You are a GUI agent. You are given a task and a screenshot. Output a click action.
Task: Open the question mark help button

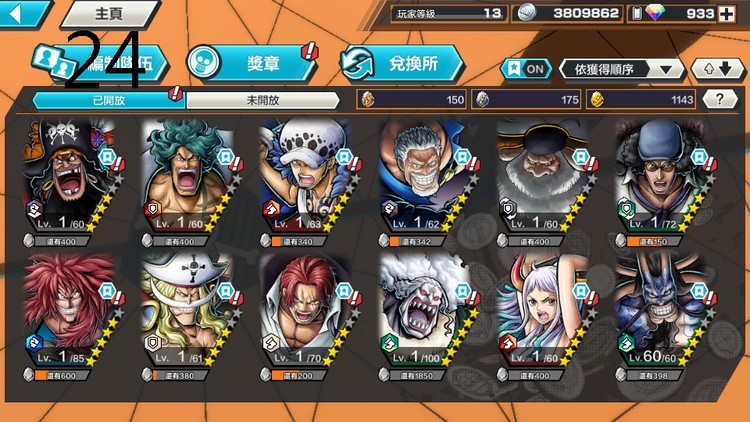(x=716, y=99)
